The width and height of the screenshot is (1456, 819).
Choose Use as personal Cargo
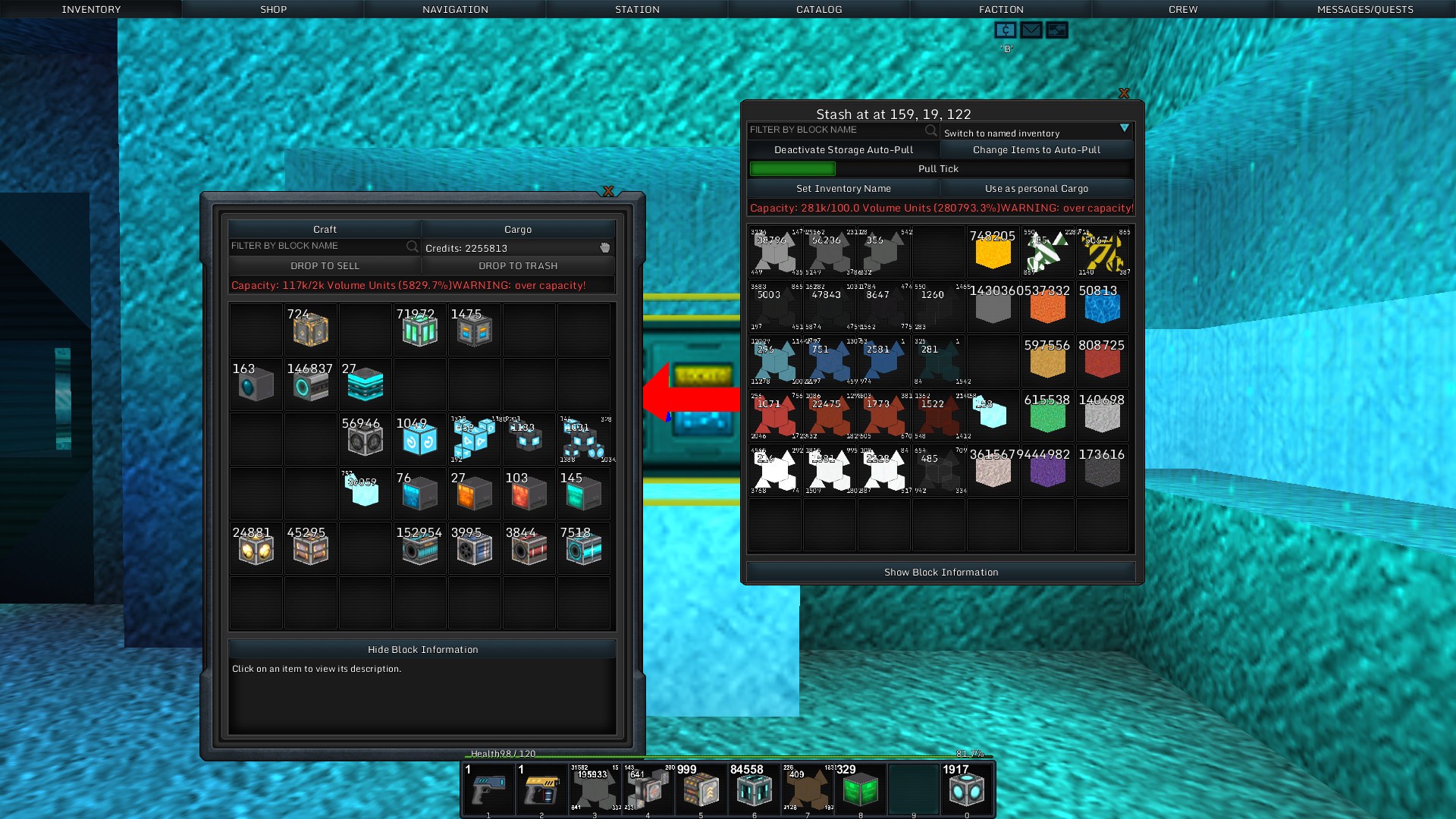pyautogui.click(x=1037, y=189)
